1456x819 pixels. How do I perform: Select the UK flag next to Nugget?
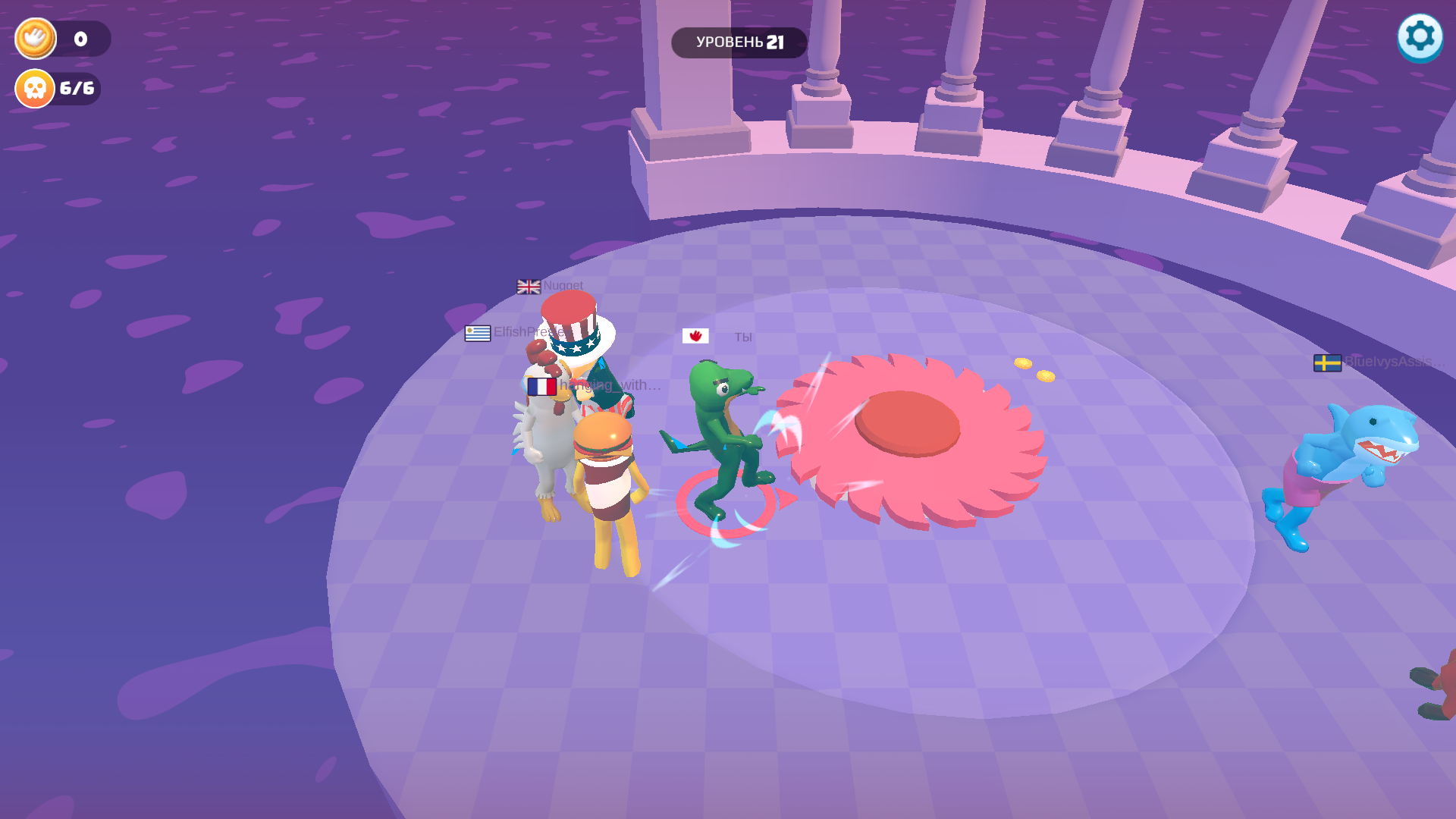pyautogui.click(x=527, y=286)
